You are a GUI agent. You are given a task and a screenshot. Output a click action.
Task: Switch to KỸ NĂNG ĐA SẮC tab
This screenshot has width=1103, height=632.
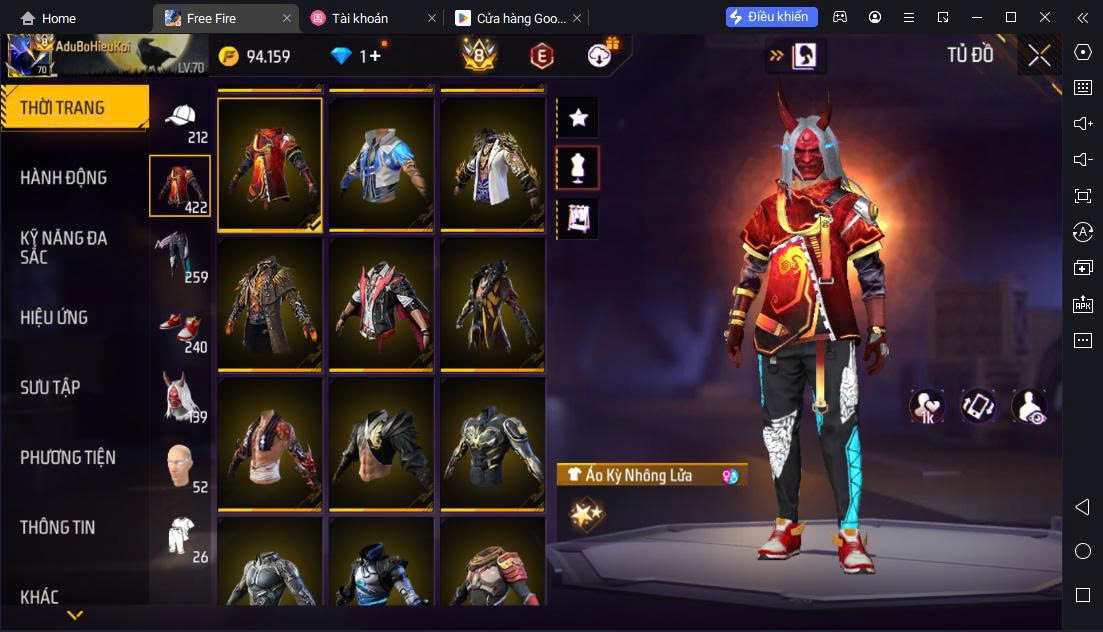64,247
